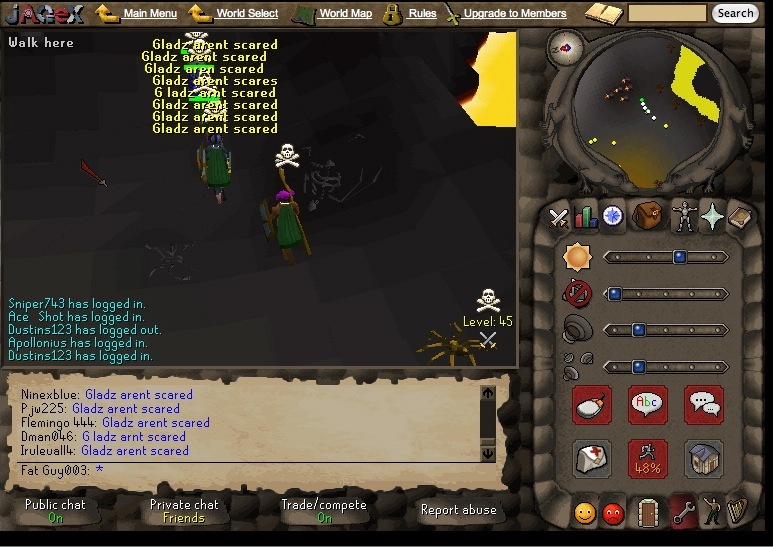Show the worn equipment tab

(x=684, y=216)
